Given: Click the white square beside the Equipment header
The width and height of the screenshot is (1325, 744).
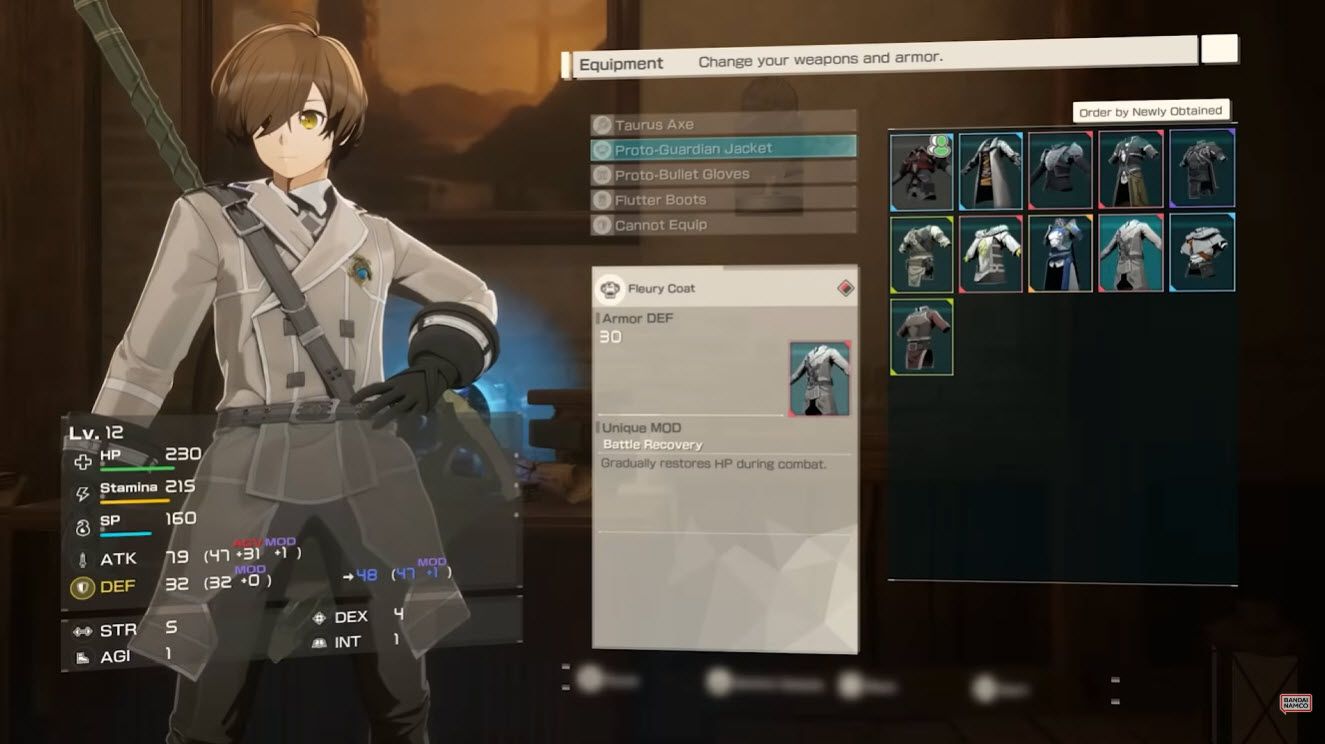Looking at the screenshot, I should 1219,49.
